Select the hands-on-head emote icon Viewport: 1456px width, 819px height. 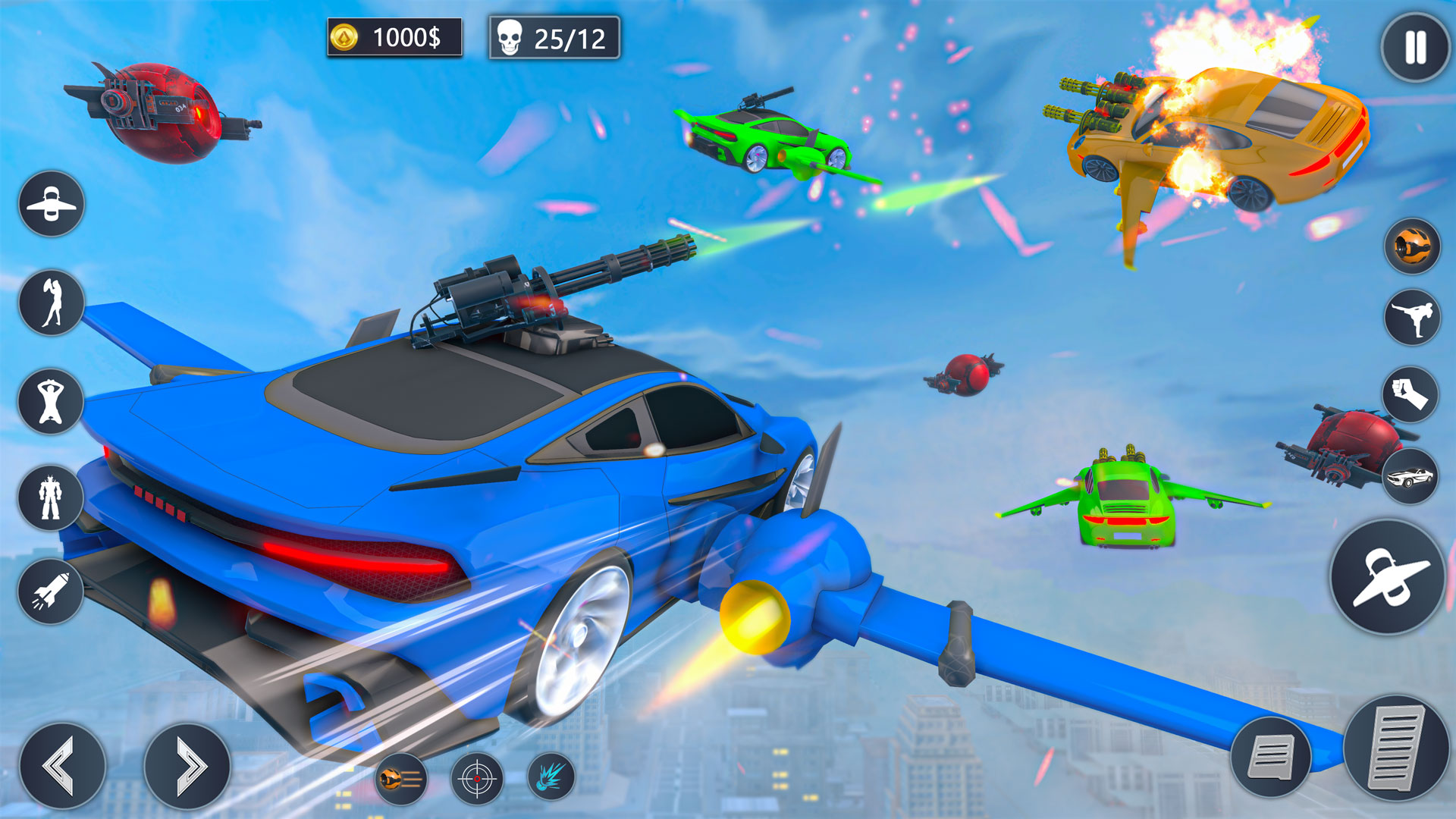coord(50,402)
